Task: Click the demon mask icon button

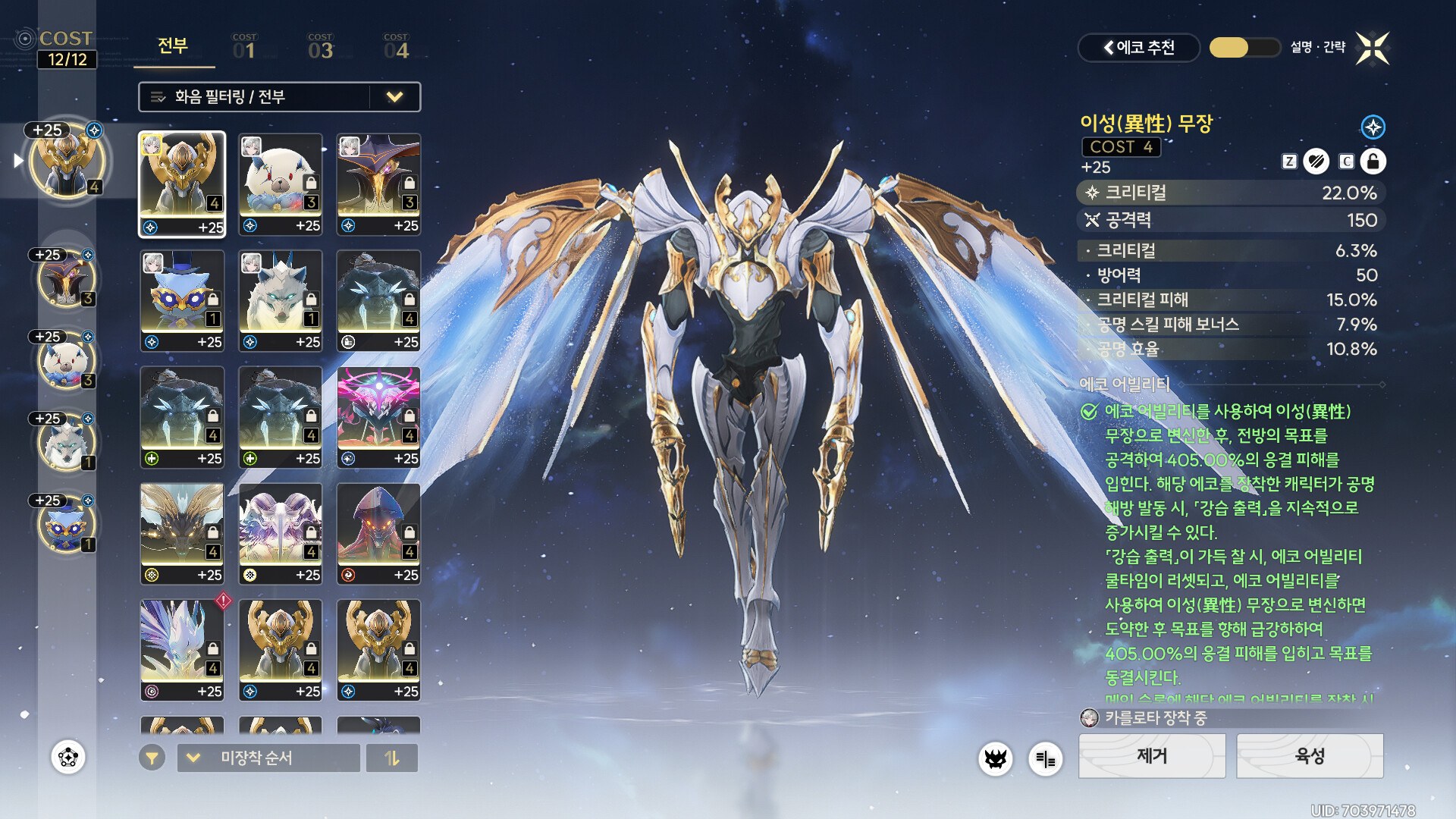Action: point(995,758)
